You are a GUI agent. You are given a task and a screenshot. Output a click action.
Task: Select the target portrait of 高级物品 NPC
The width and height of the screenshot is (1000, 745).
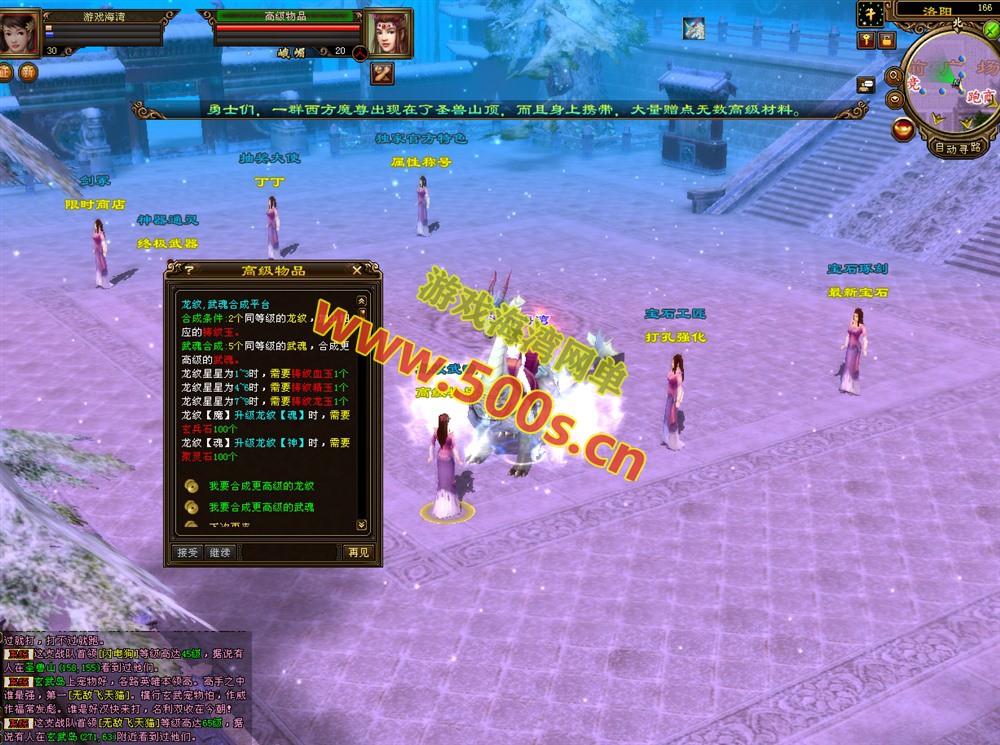388,33
